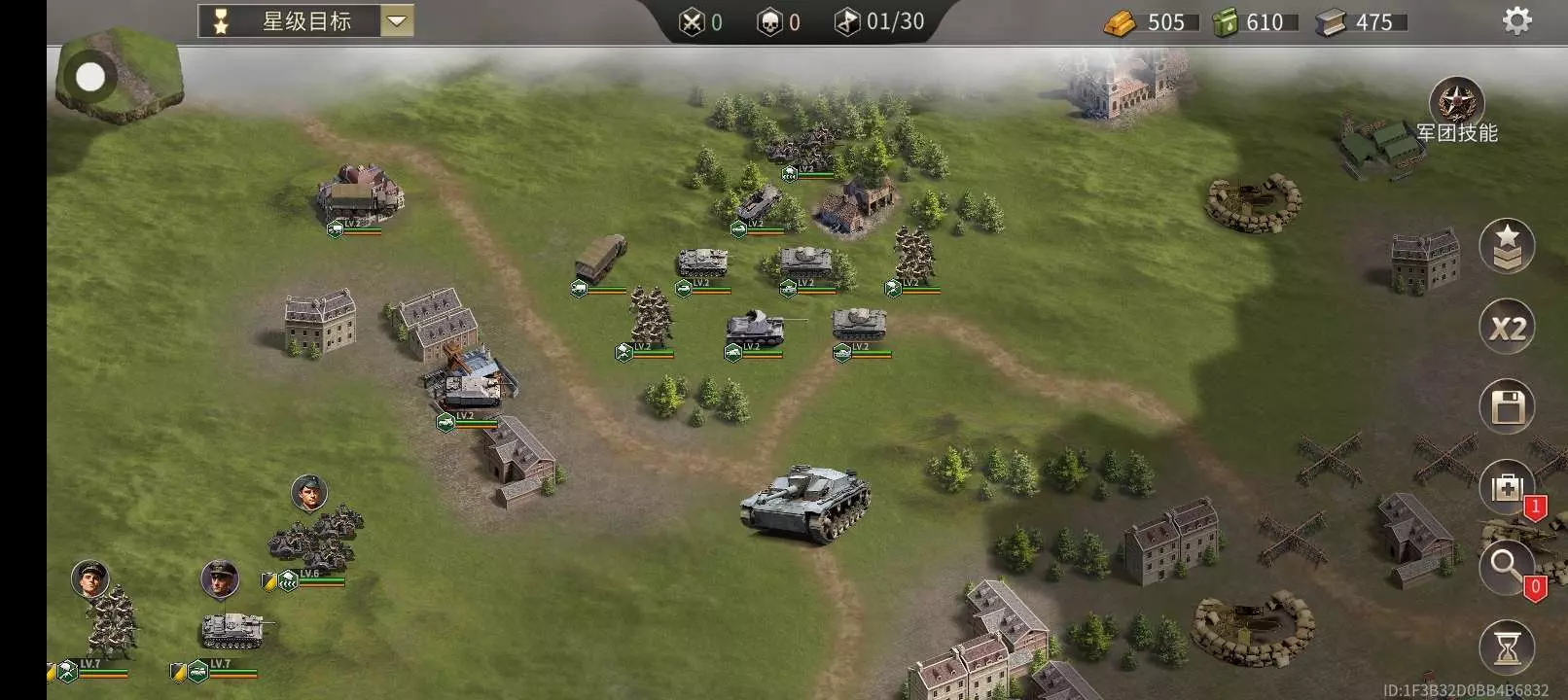Screen dimensions: 1568x700
Task: Click the magnifying glass search button
Action: (1506, 565)
